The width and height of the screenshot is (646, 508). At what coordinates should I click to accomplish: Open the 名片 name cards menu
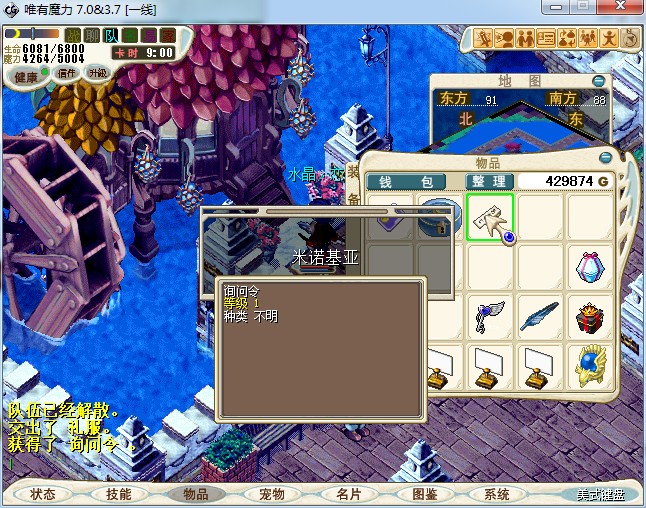[x=348, y=494]
